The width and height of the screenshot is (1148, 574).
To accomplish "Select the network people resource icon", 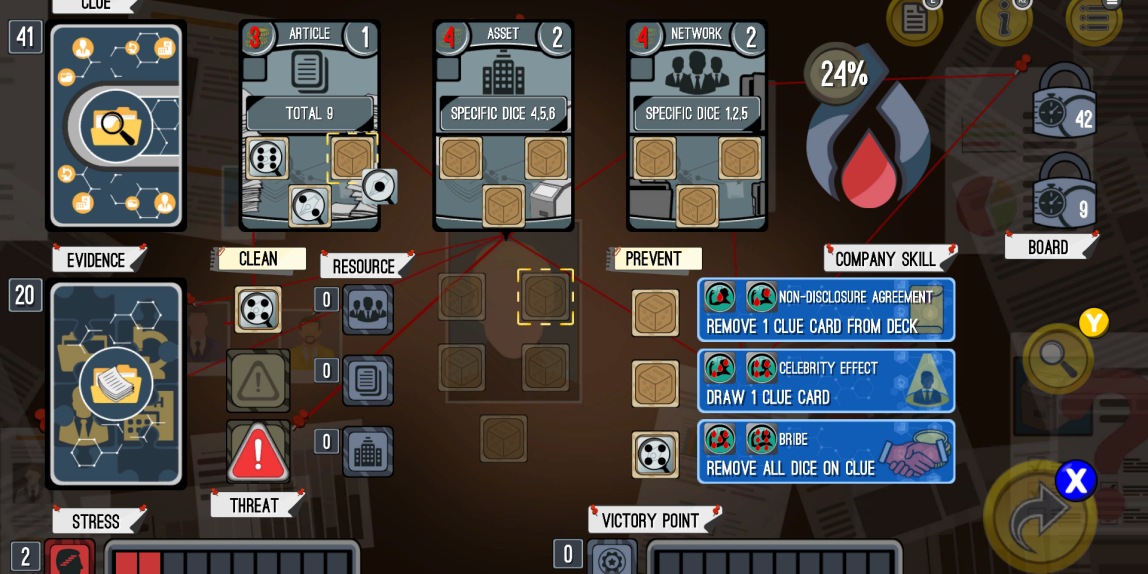I will pos(368,310).
